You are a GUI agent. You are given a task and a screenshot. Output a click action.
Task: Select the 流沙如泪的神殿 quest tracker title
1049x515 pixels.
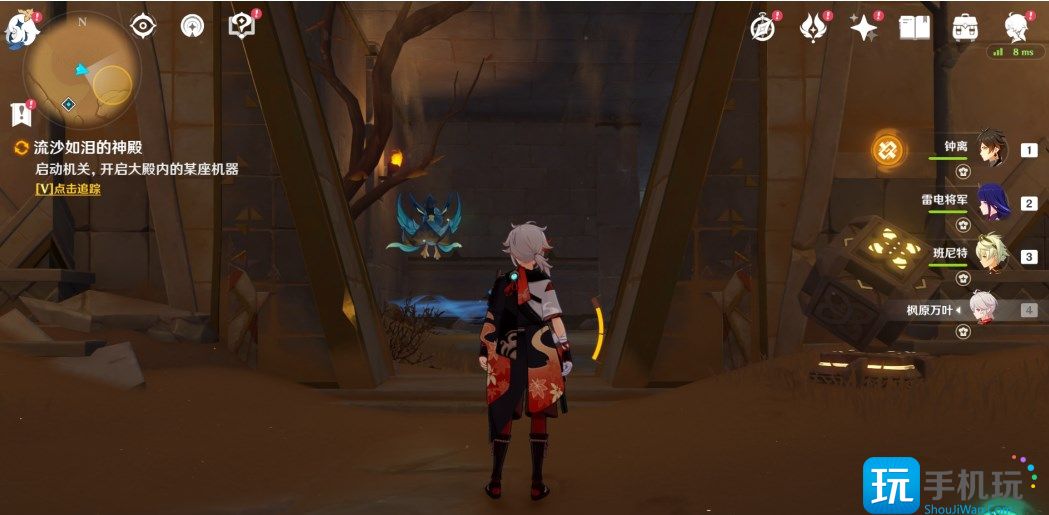tap(88, 147)
